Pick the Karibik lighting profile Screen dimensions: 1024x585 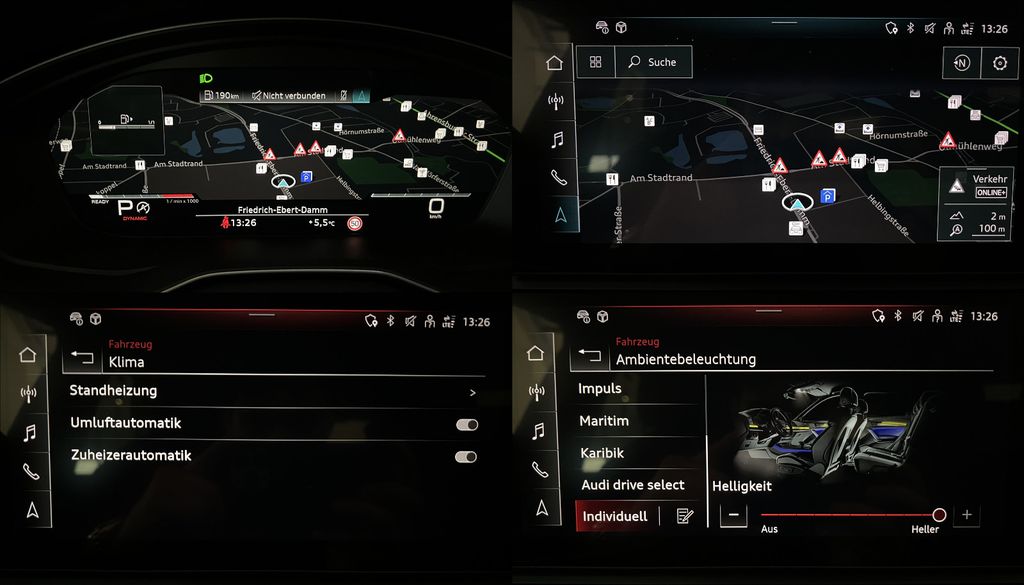(x=602, y=453)
